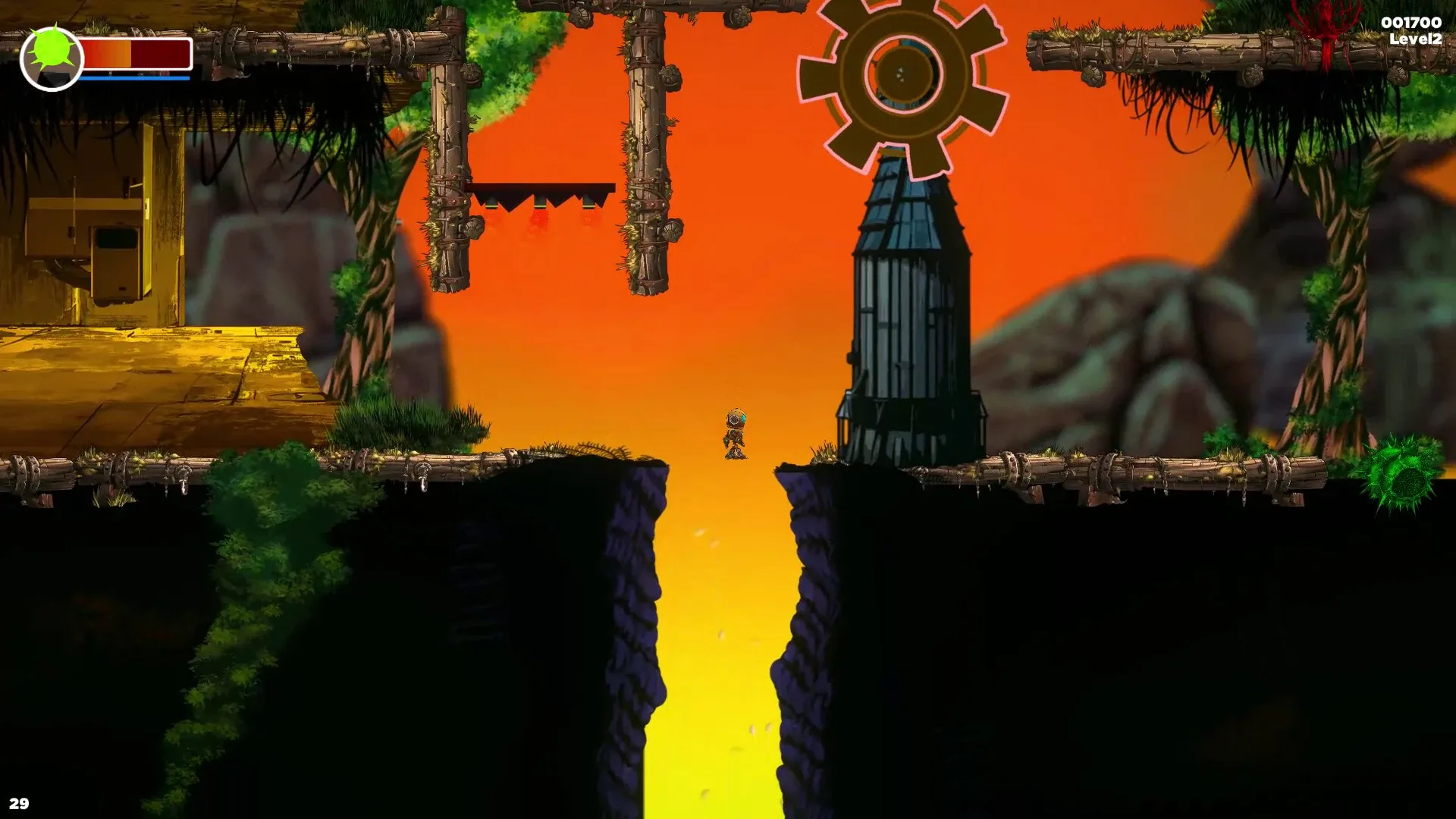Image resolution: width=1456 pixels, height=819 pixels.
Task: Click the green orb avatar icon
Action: tap(53, 55)
